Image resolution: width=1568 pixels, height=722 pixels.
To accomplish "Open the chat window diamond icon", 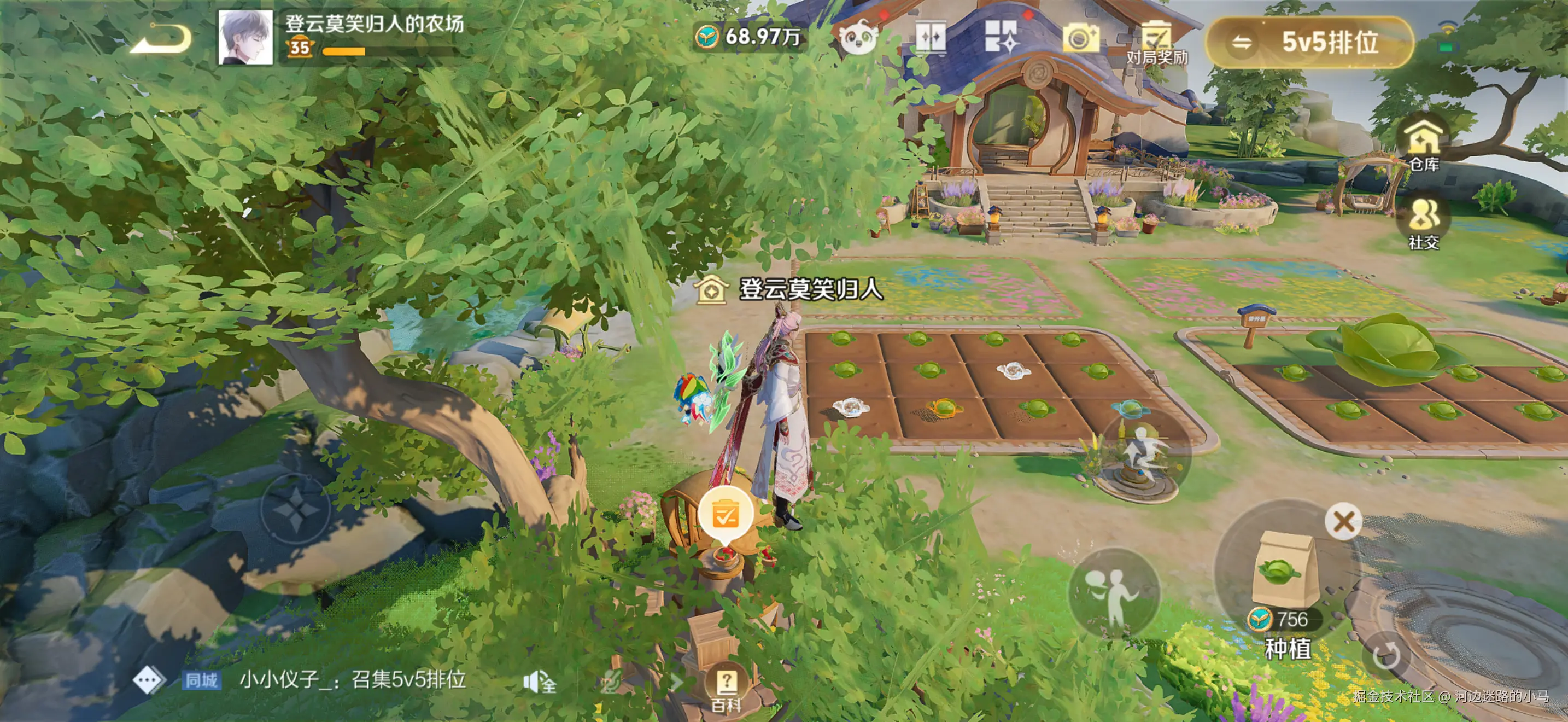I will click(149, 680).
